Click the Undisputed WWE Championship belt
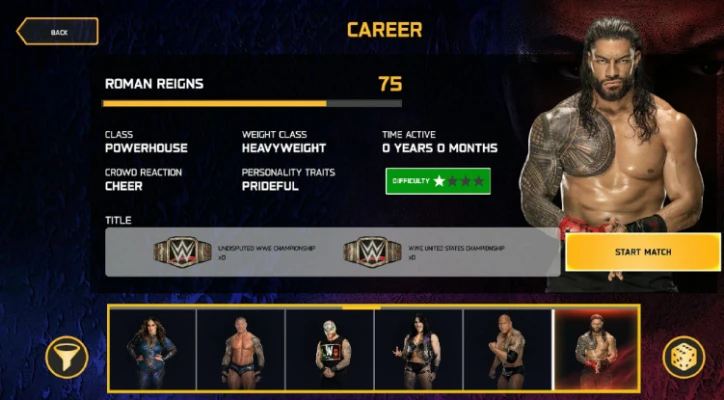The width and height of the screenshot is (724, 400). (x=182, y=251)
